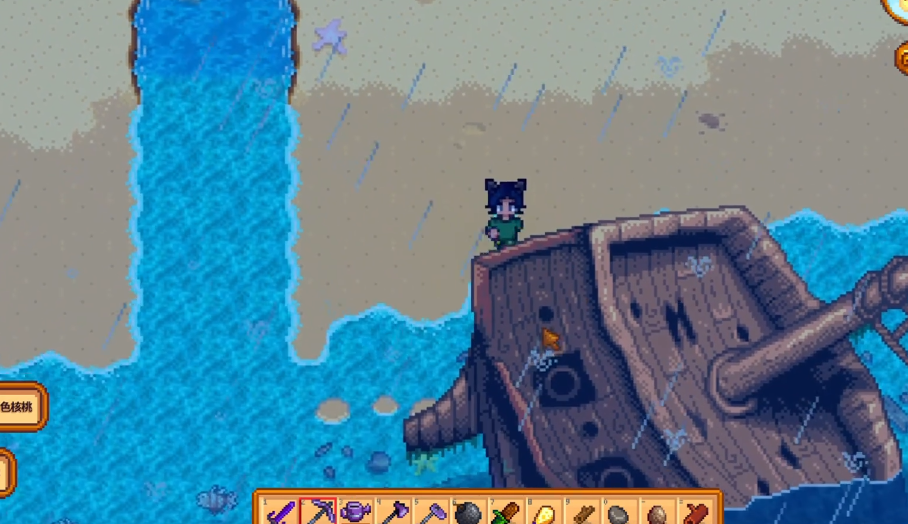908x524 pixels.
Task: Select the hoe in the hotbar
Action: coord(430,513)
